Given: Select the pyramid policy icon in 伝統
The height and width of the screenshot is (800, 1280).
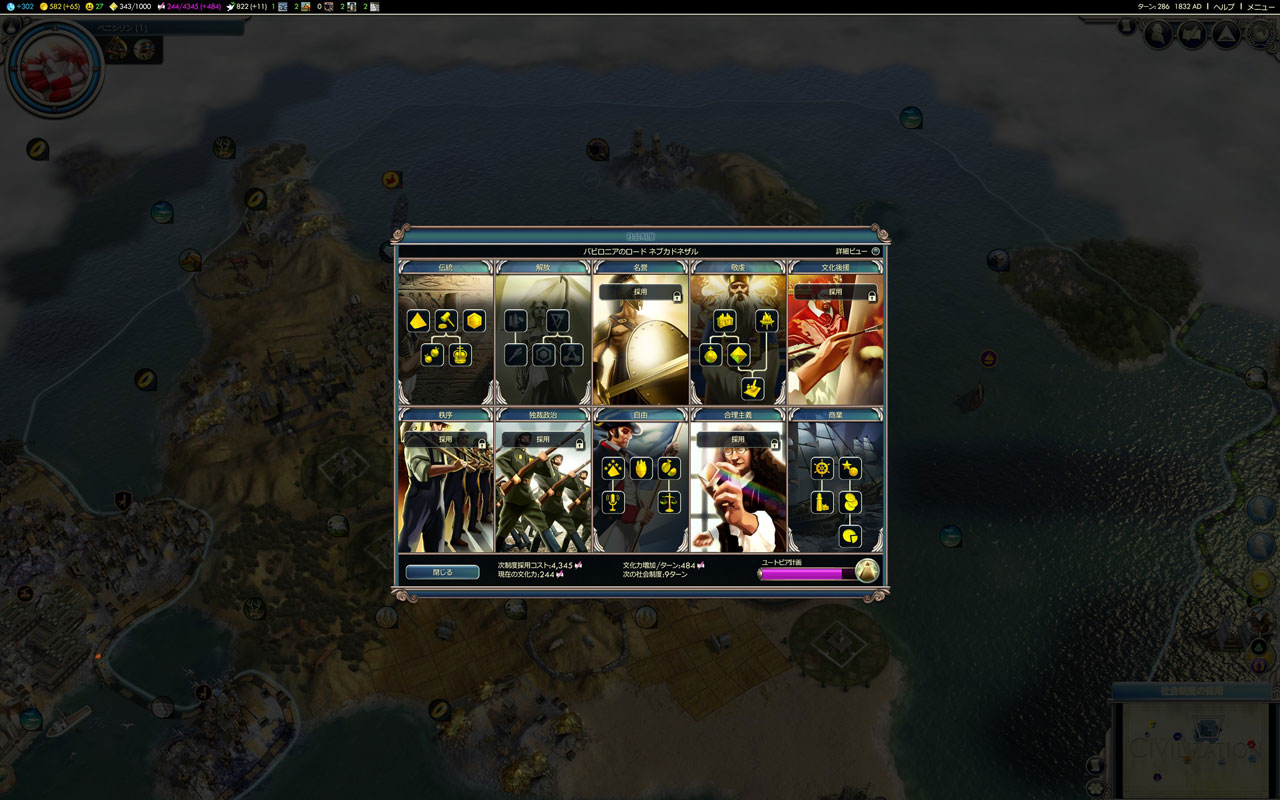Looking at the screenshot, I should pos(418,321).
